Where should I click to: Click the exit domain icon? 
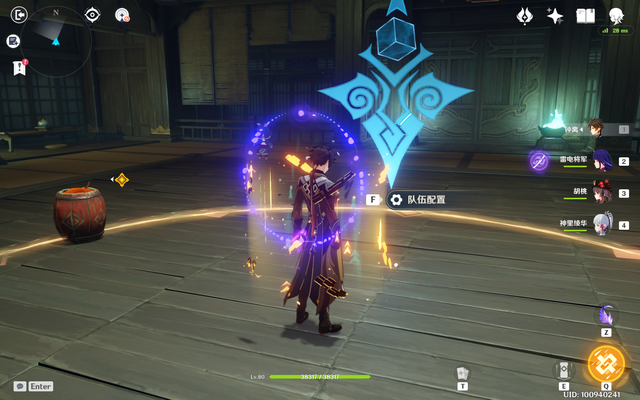[14, 14]
